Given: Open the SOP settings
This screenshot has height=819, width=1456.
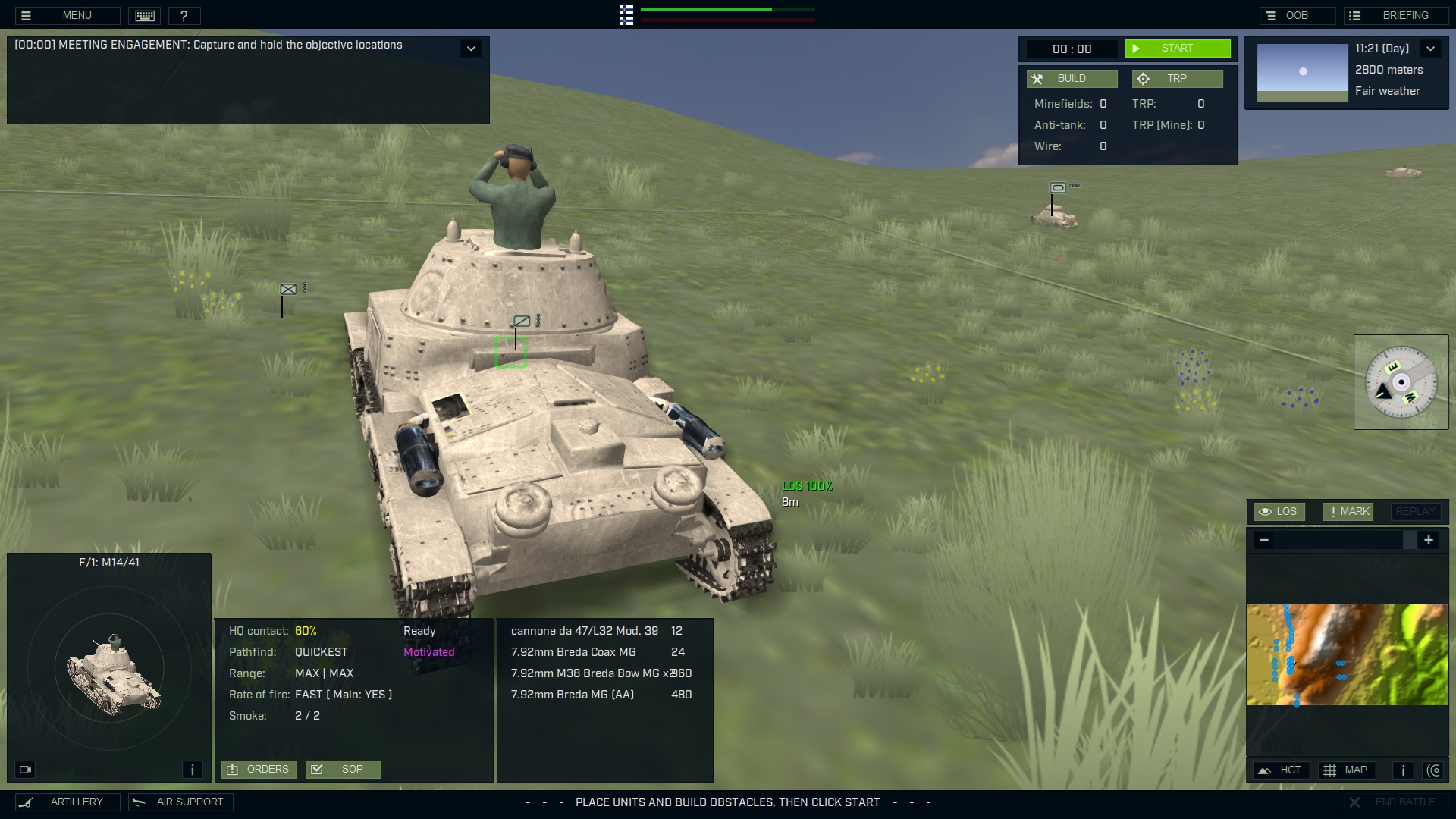Looking at the screenshot, I should coord(343,770).
